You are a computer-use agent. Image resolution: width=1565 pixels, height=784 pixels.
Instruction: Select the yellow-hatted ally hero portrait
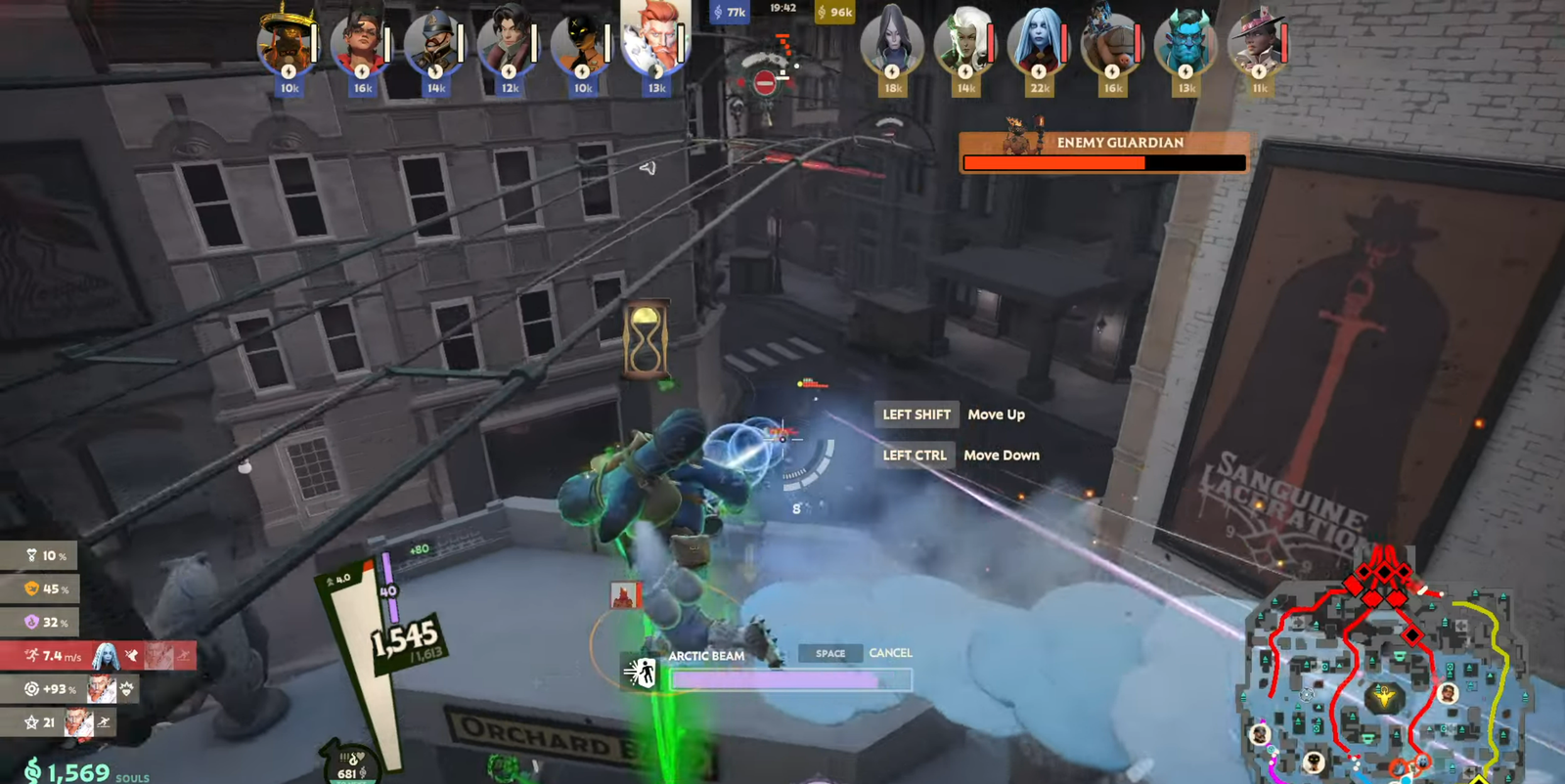tap(286, 44)
